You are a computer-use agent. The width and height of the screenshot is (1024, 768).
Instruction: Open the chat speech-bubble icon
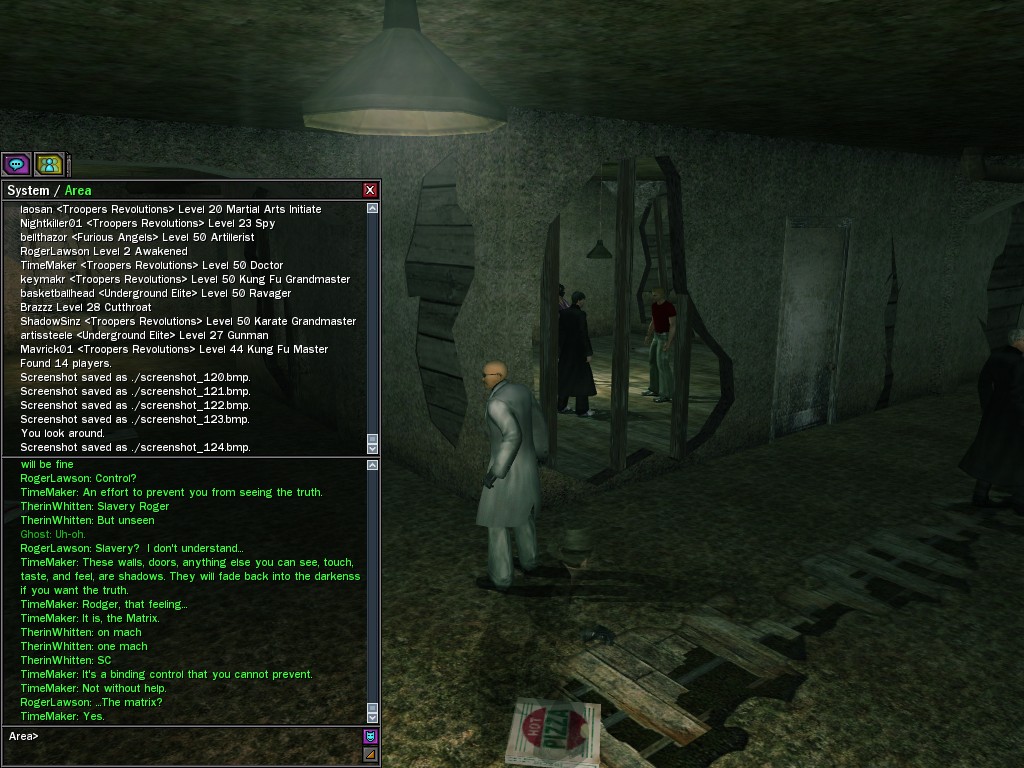[x=16, y=164]
